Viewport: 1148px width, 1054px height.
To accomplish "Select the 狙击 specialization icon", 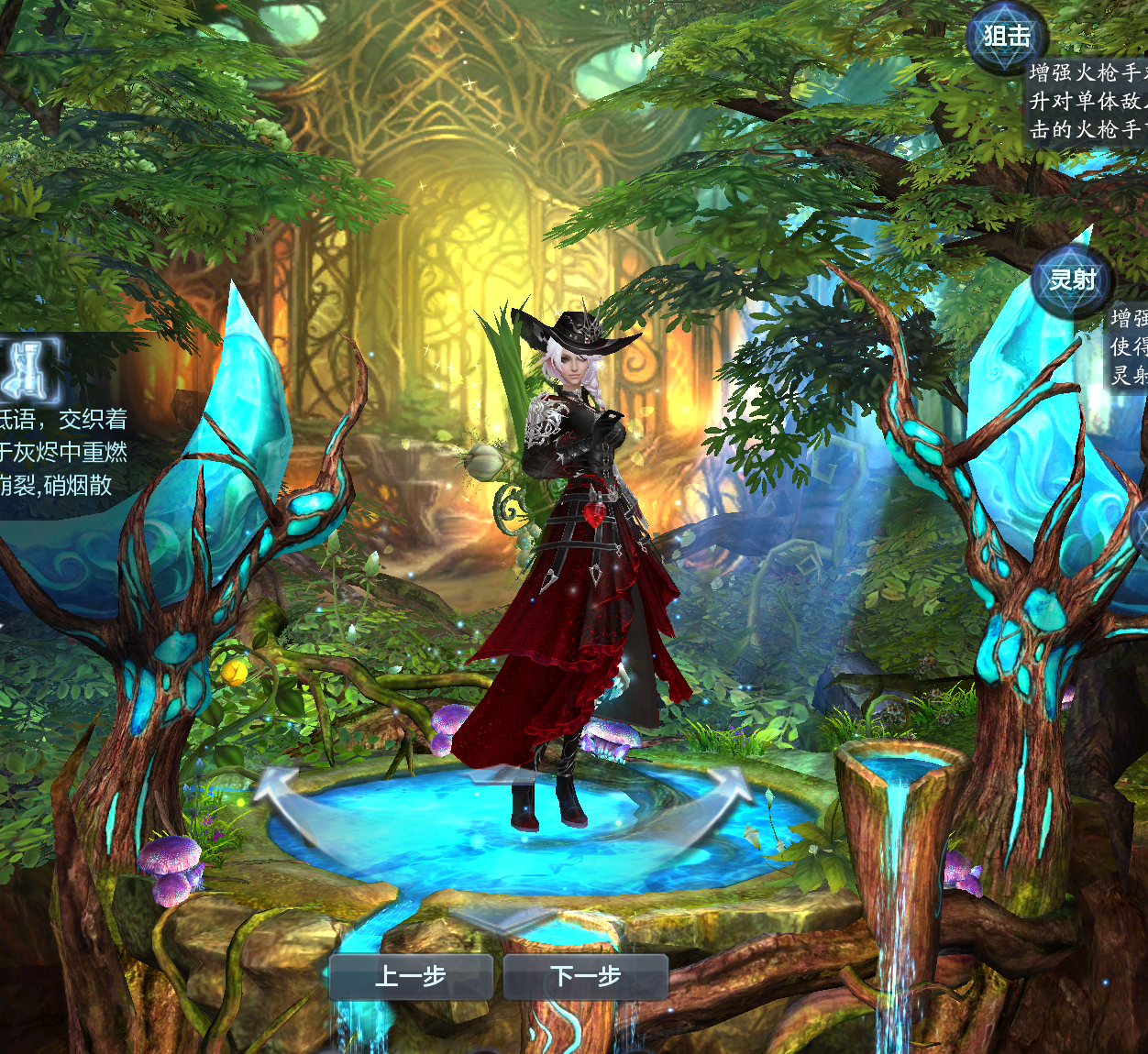I will (x=1006, y=38).
